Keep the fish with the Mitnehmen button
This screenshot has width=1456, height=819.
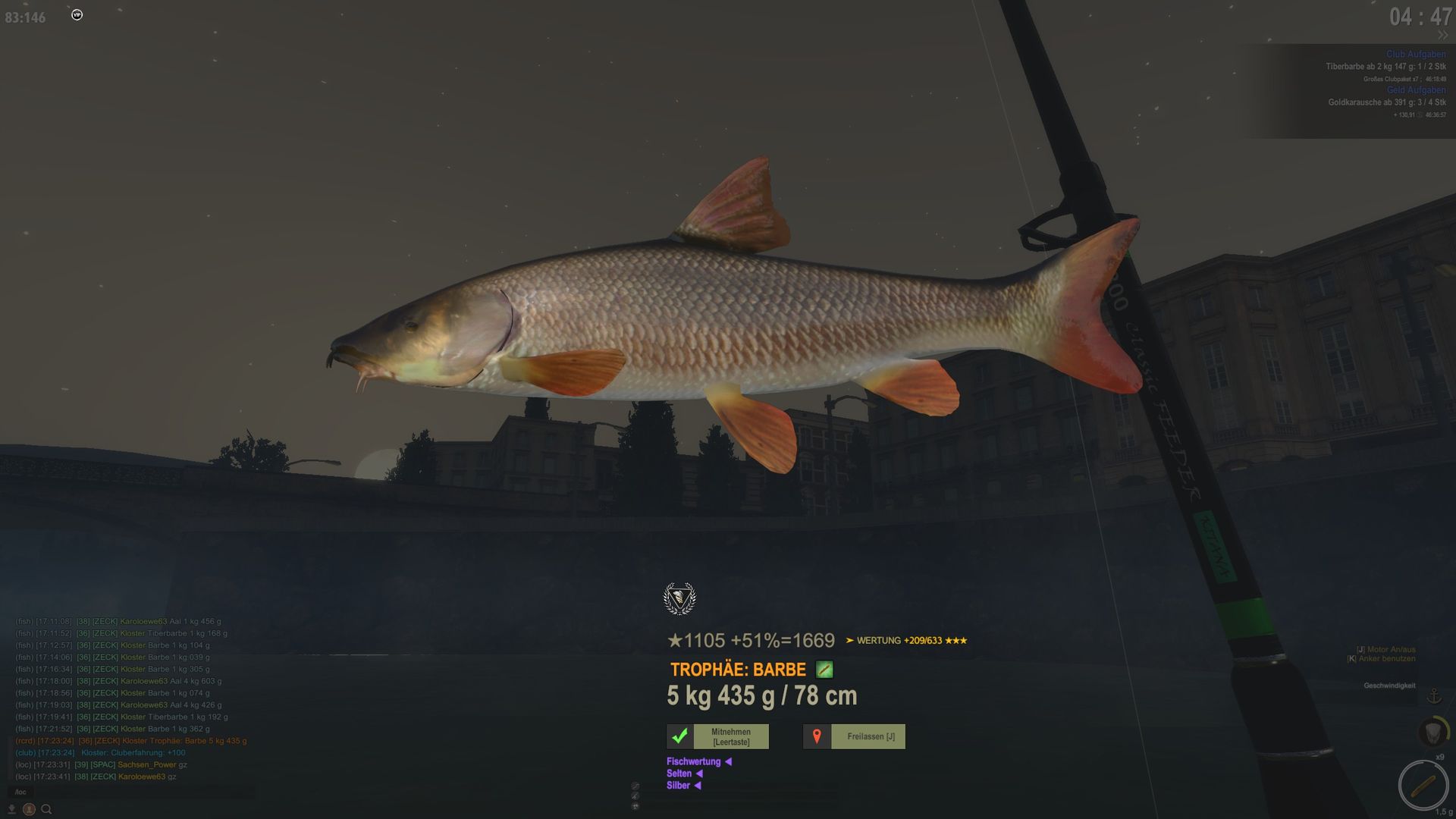coord(717,736)
